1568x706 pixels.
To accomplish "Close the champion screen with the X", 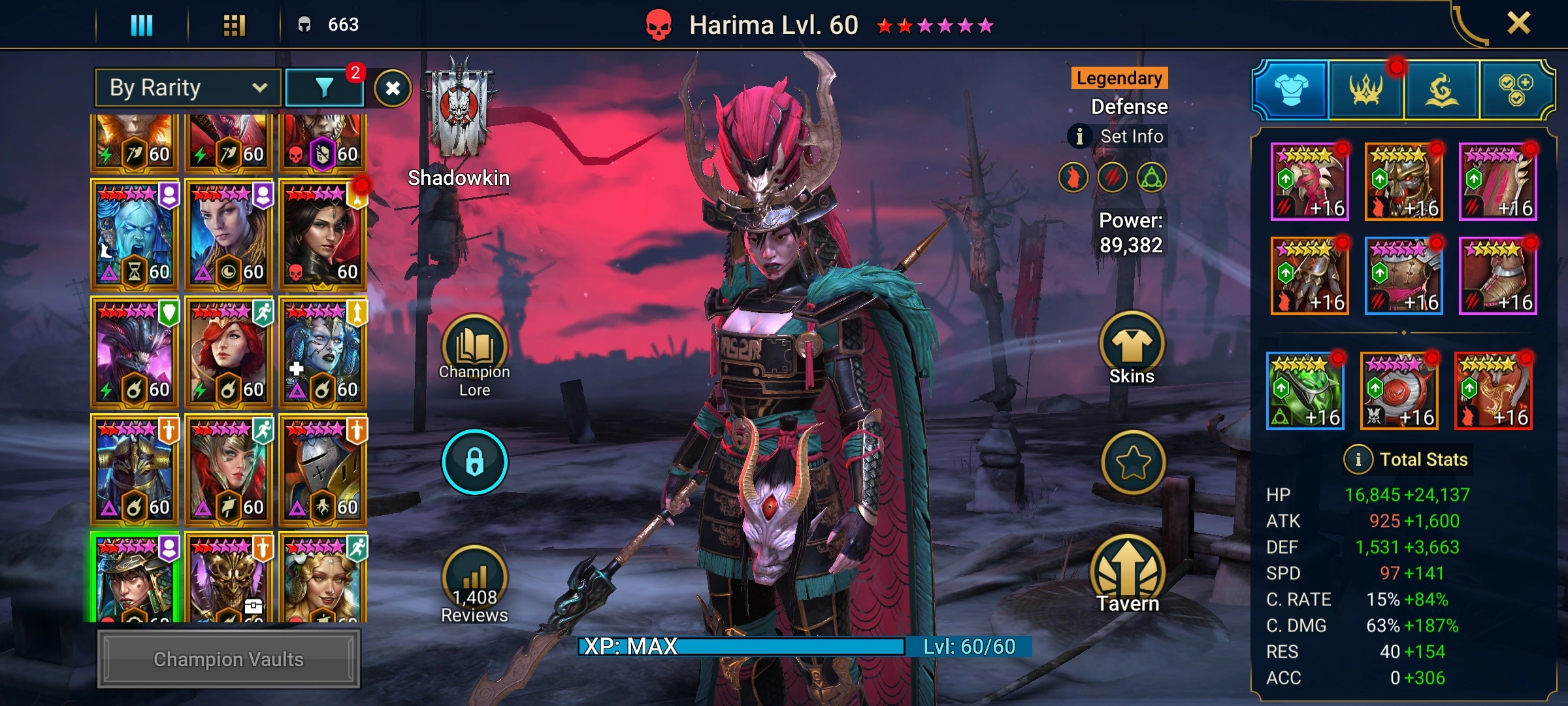I will (1518, 24).
